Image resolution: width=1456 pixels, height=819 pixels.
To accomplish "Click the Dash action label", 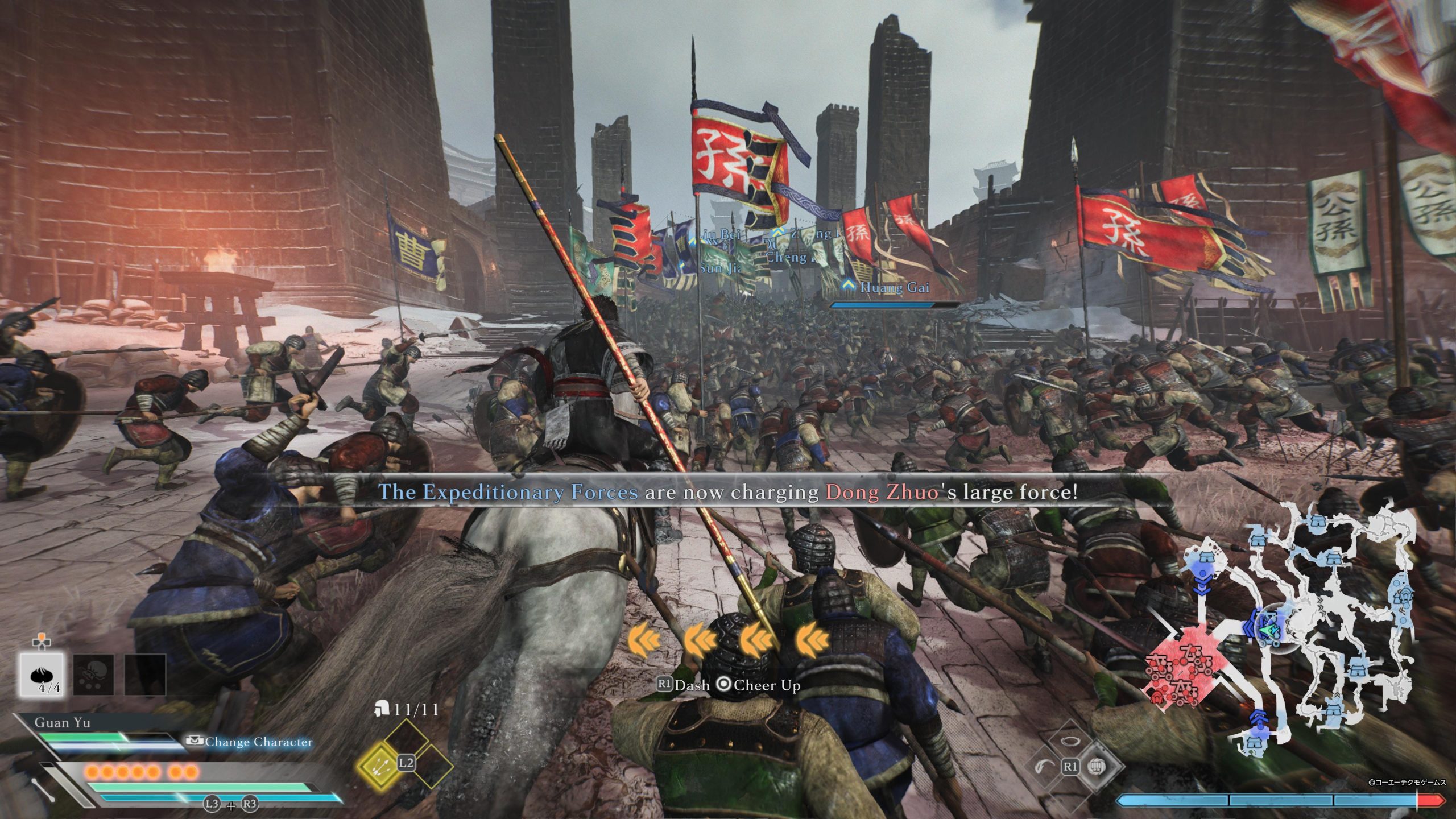I will pyautogui.click(x=692, y=685).
